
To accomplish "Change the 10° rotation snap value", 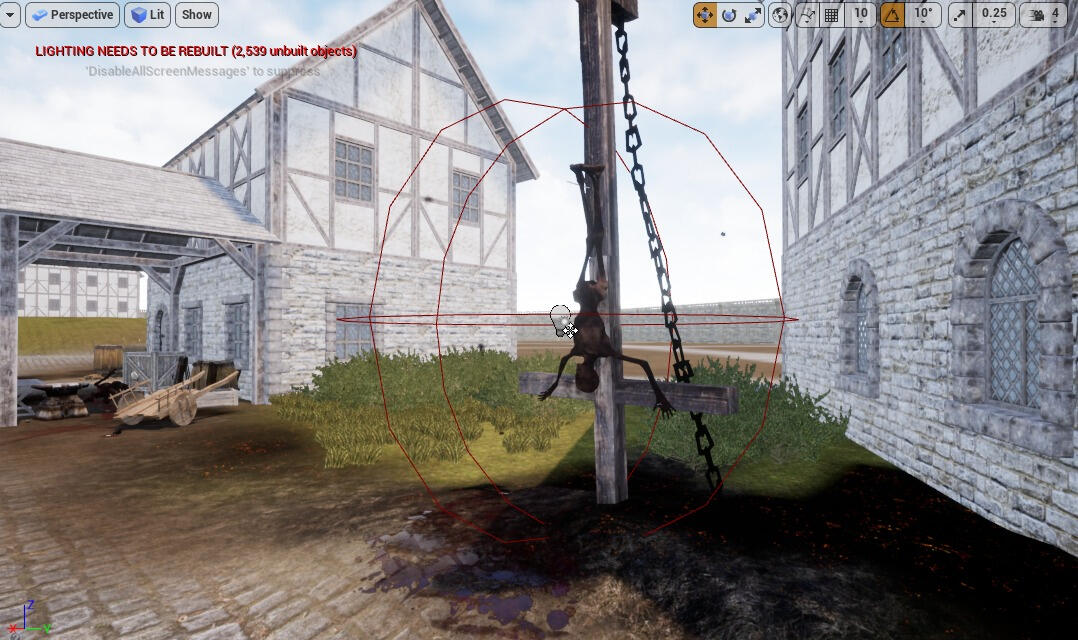I will [922, 15].
